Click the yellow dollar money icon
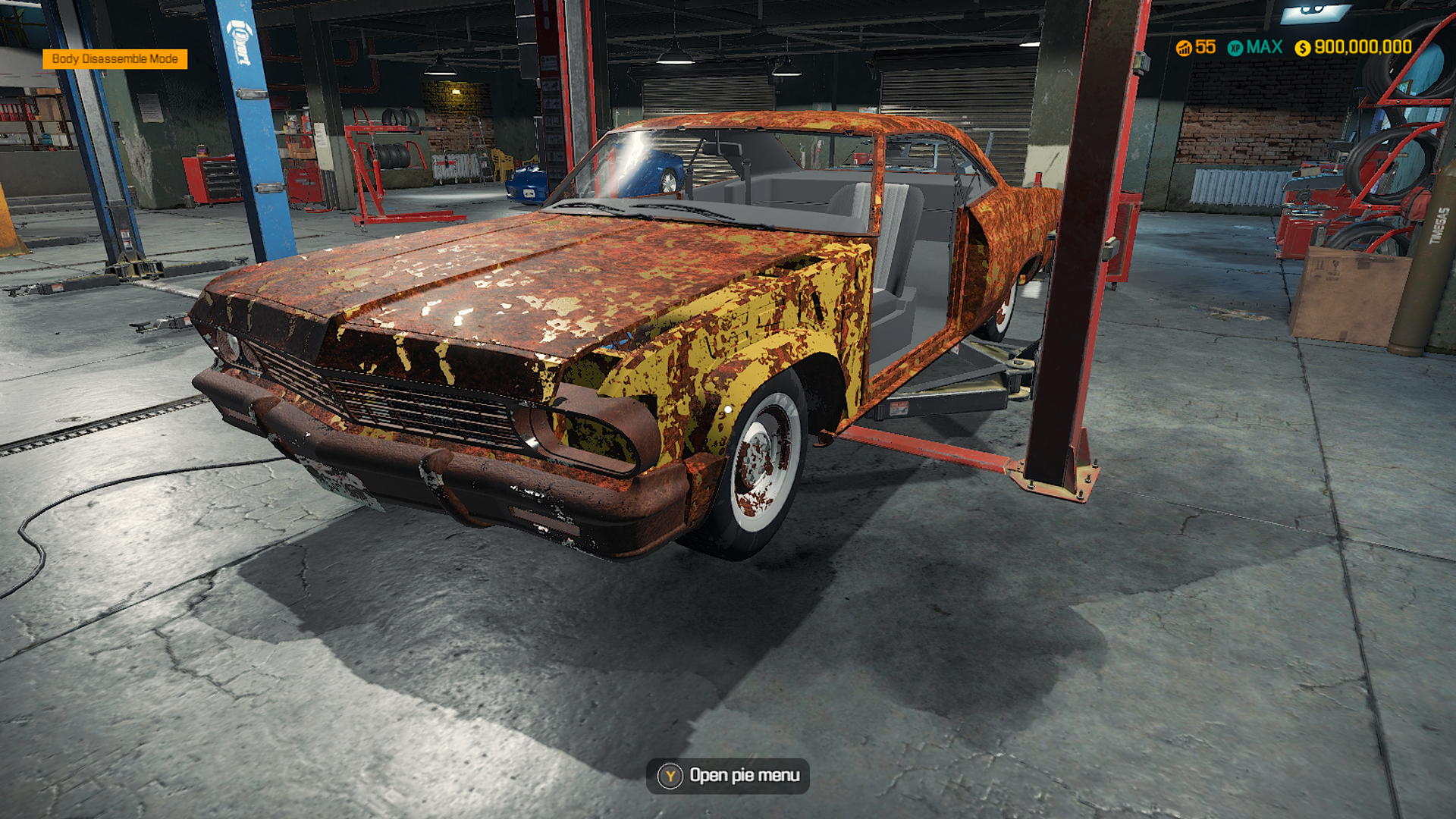The width and height of the screenshot is (1456, 819). [x=1303, y=47]
